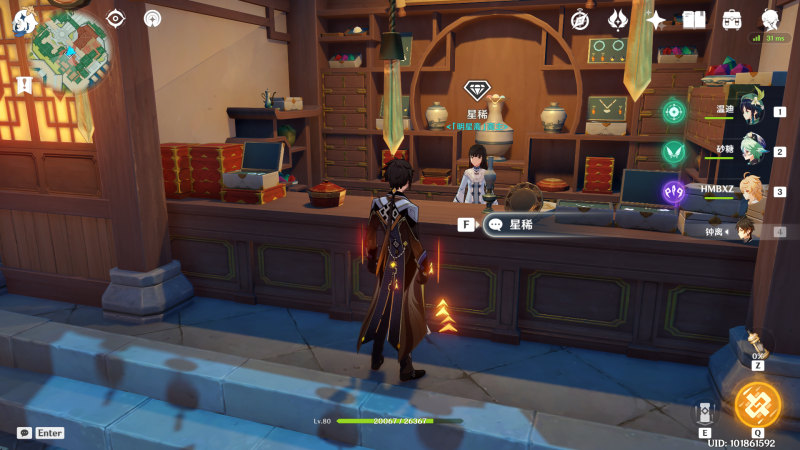The height and width of the screenshot is (450, 800).
Task: Switch to party member HMBXZ
Action: click(741, 191)
